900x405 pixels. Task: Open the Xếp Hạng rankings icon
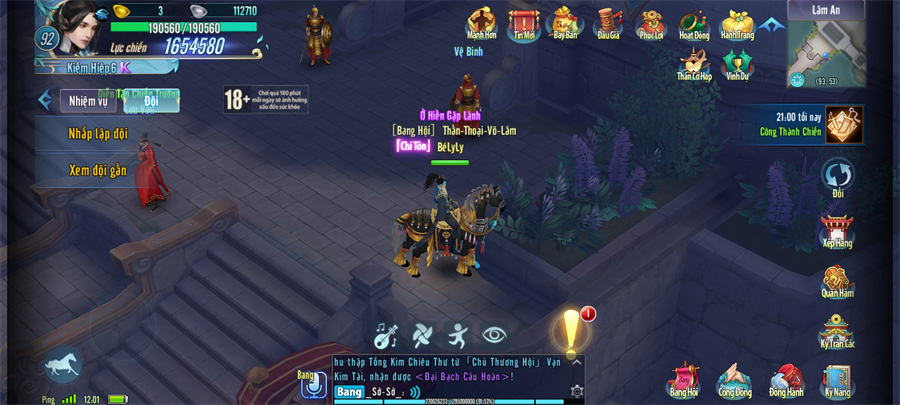837,229
